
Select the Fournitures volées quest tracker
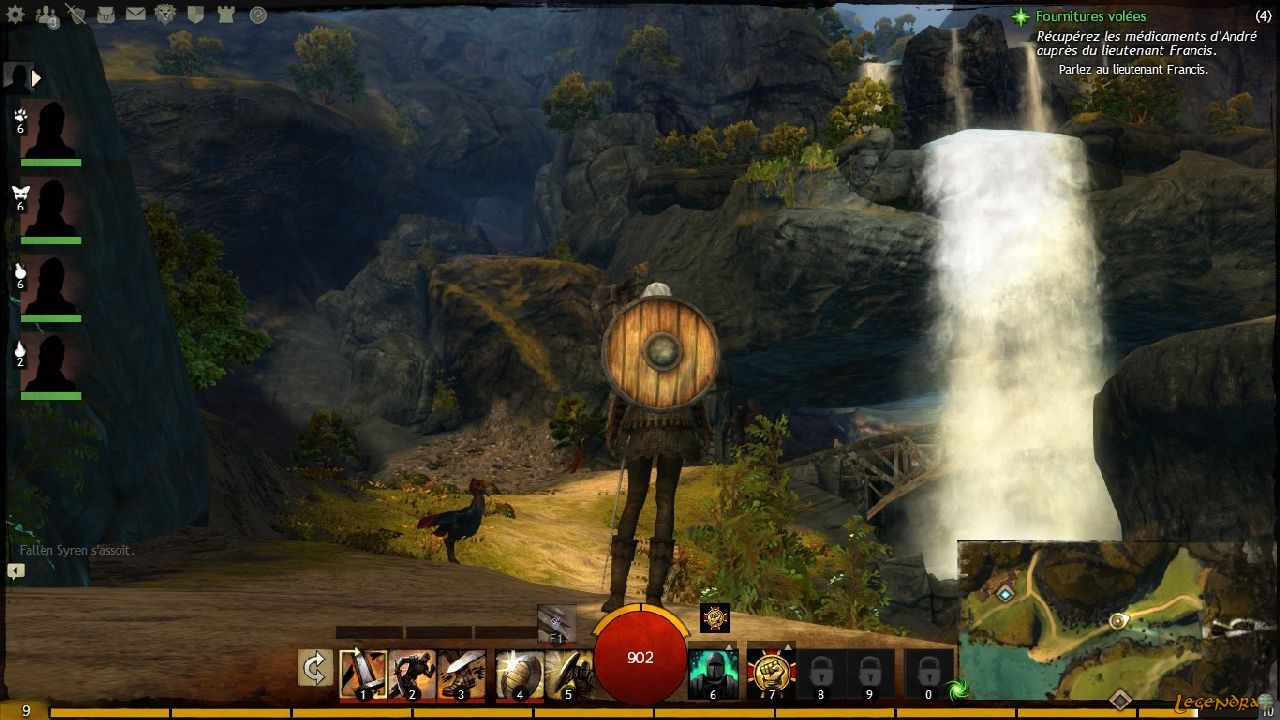pyautogui.click(x=1091, y=17)
